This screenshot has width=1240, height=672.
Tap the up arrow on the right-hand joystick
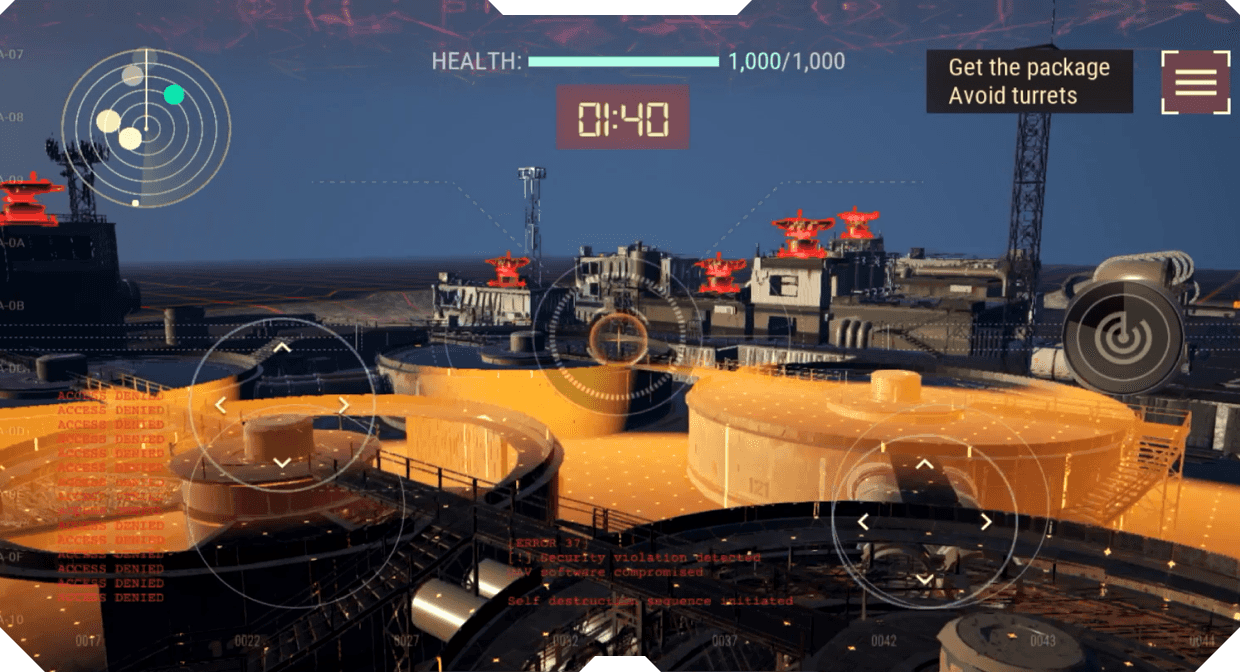point(925,464)
